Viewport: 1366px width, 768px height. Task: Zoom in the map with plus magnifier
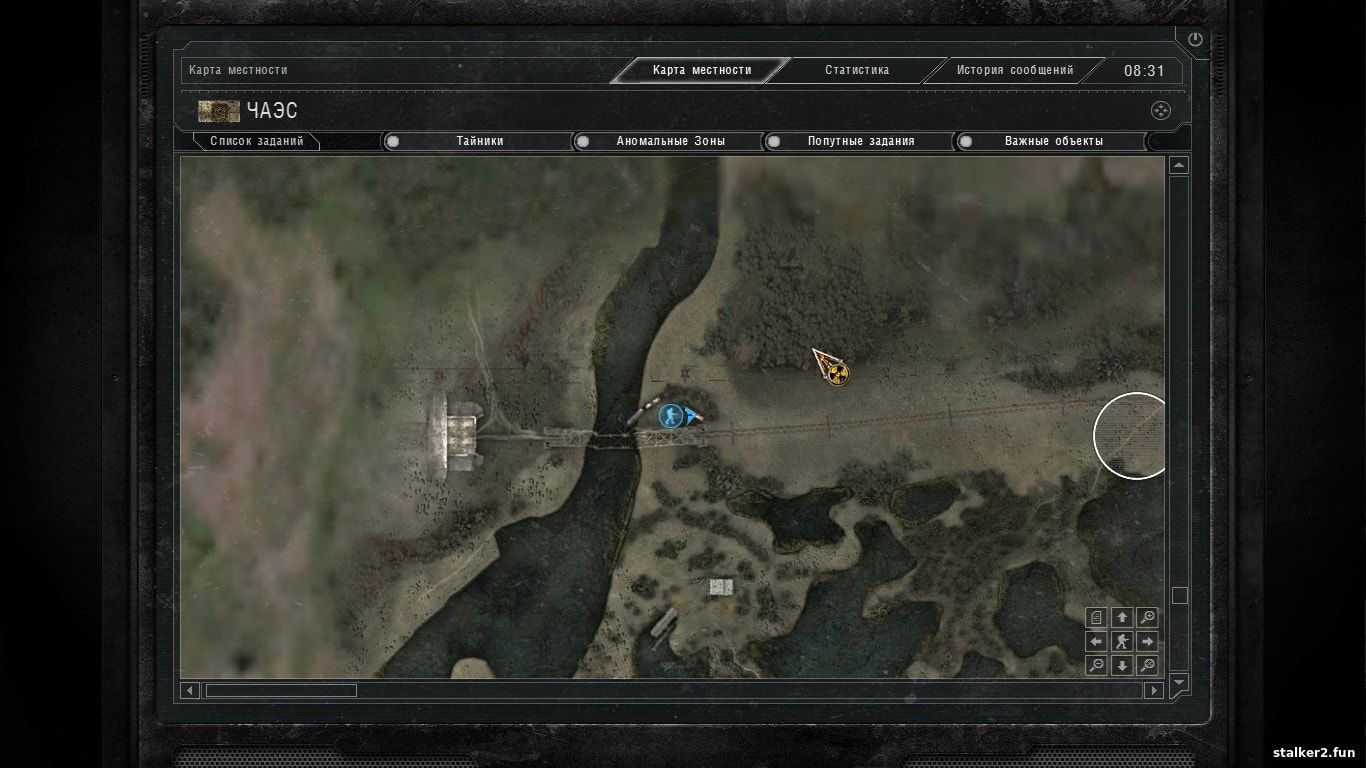[1148, 617]
